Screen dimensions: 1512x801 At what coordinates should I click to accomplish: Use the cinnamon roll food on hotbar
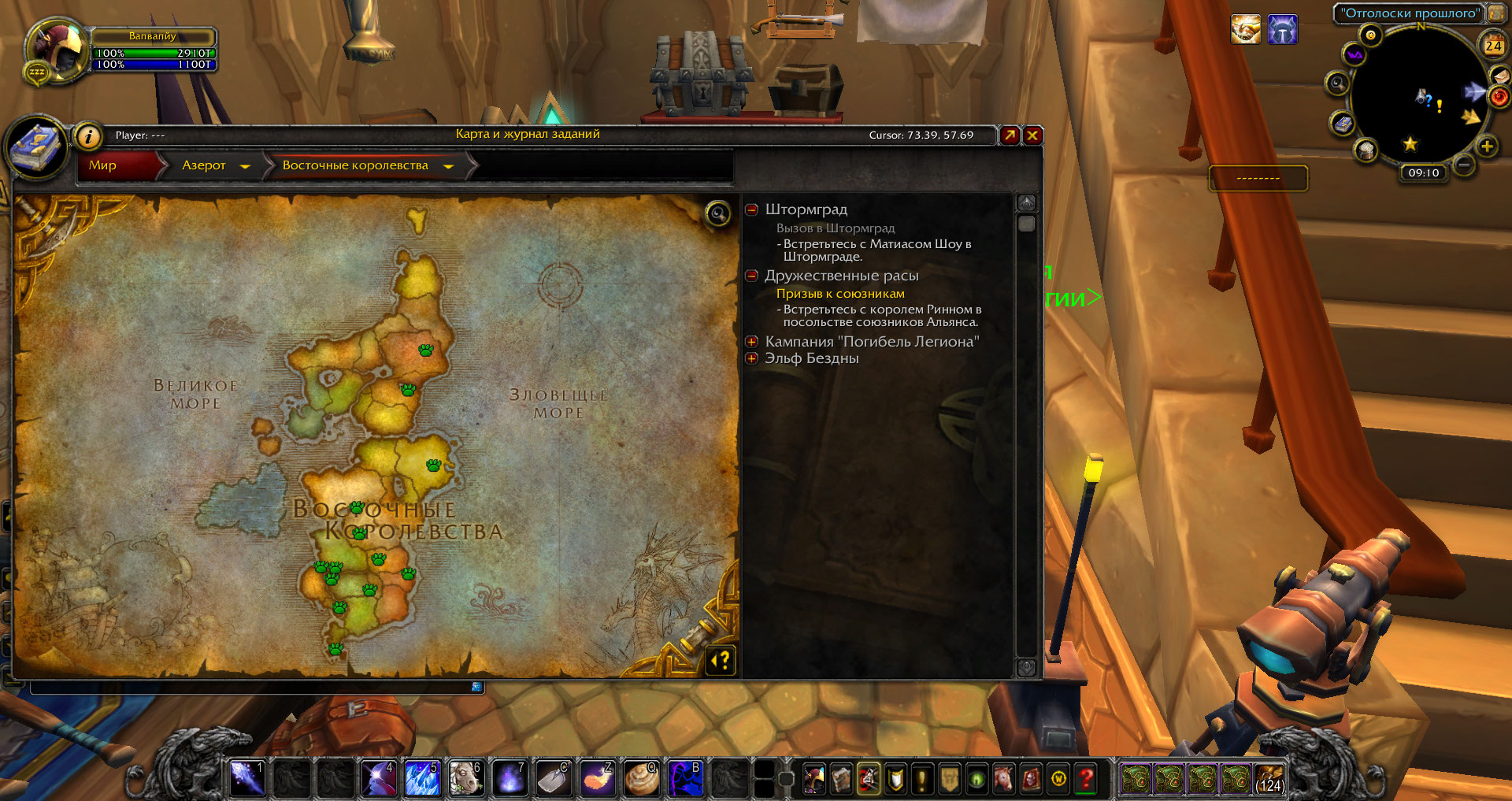[x=642, y=778]
